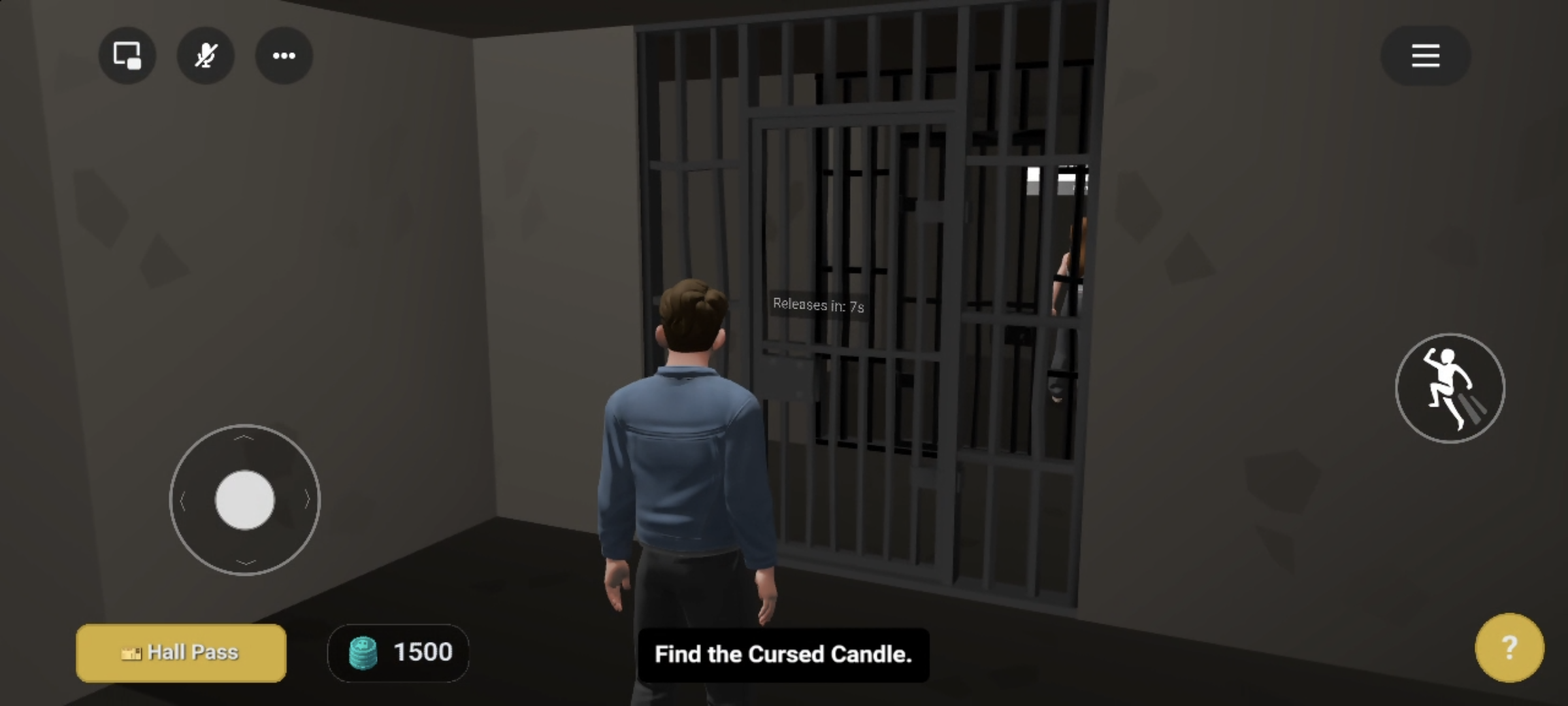1568x706 pixels.
Task: Select the quest text Find the Cursed Candle
Action: pyautogui.click(x=783, y=655)
